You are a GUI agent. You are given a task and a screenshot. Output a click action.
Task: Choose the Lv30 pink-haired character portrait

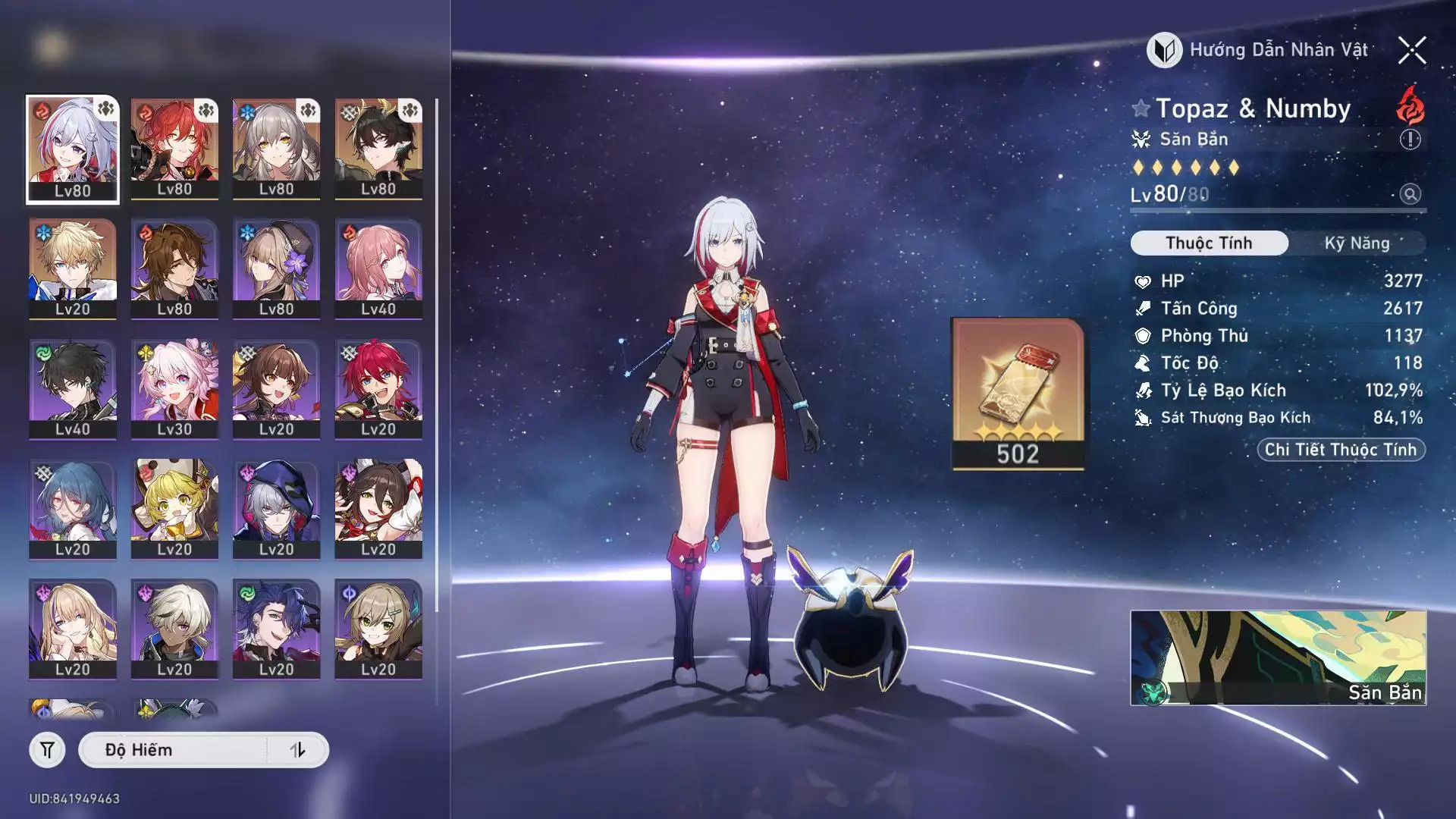tap(174, 389)
